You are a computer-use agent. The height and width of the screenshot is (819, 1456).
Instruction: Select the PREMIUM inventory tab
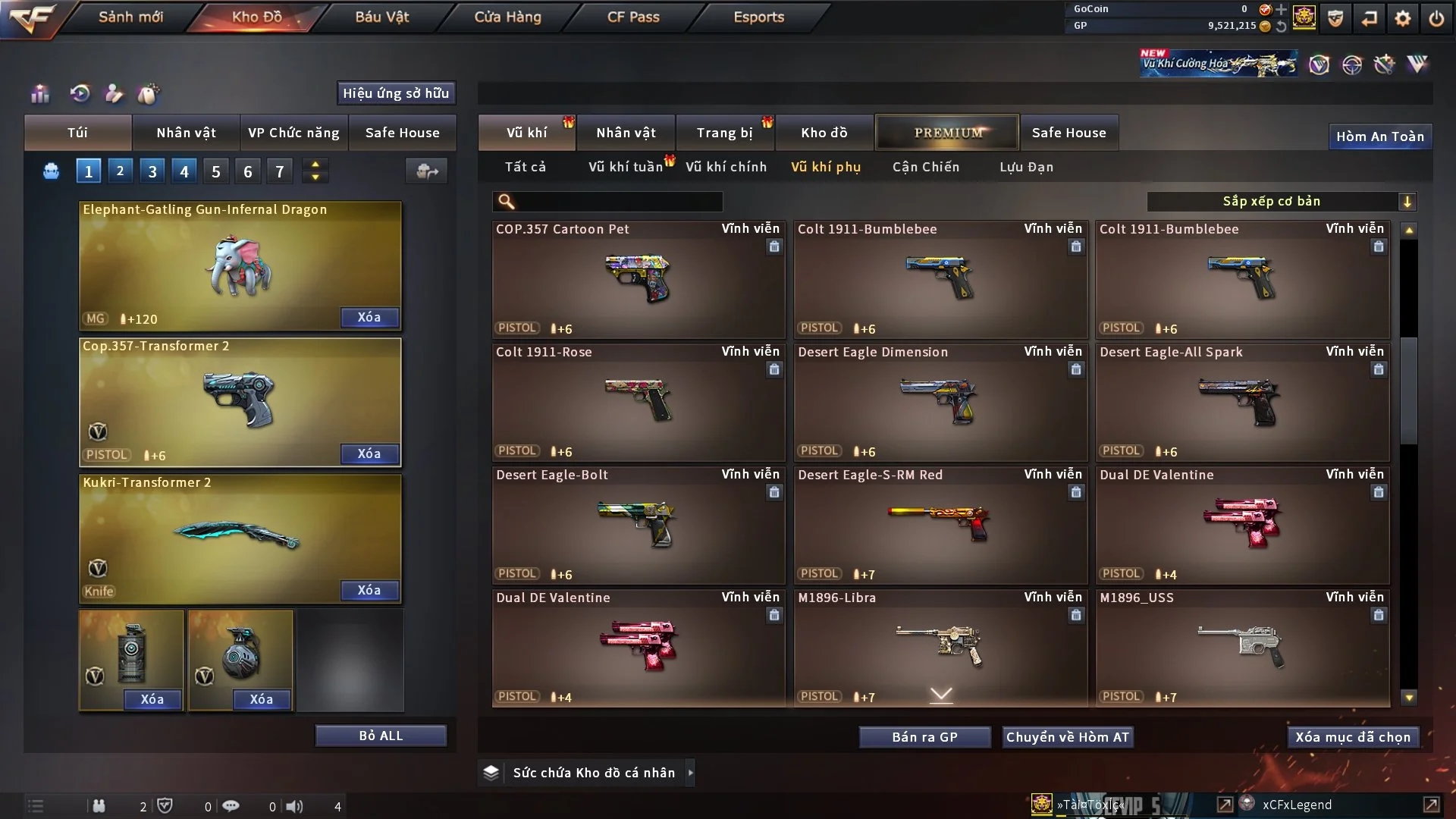point(947,133)
